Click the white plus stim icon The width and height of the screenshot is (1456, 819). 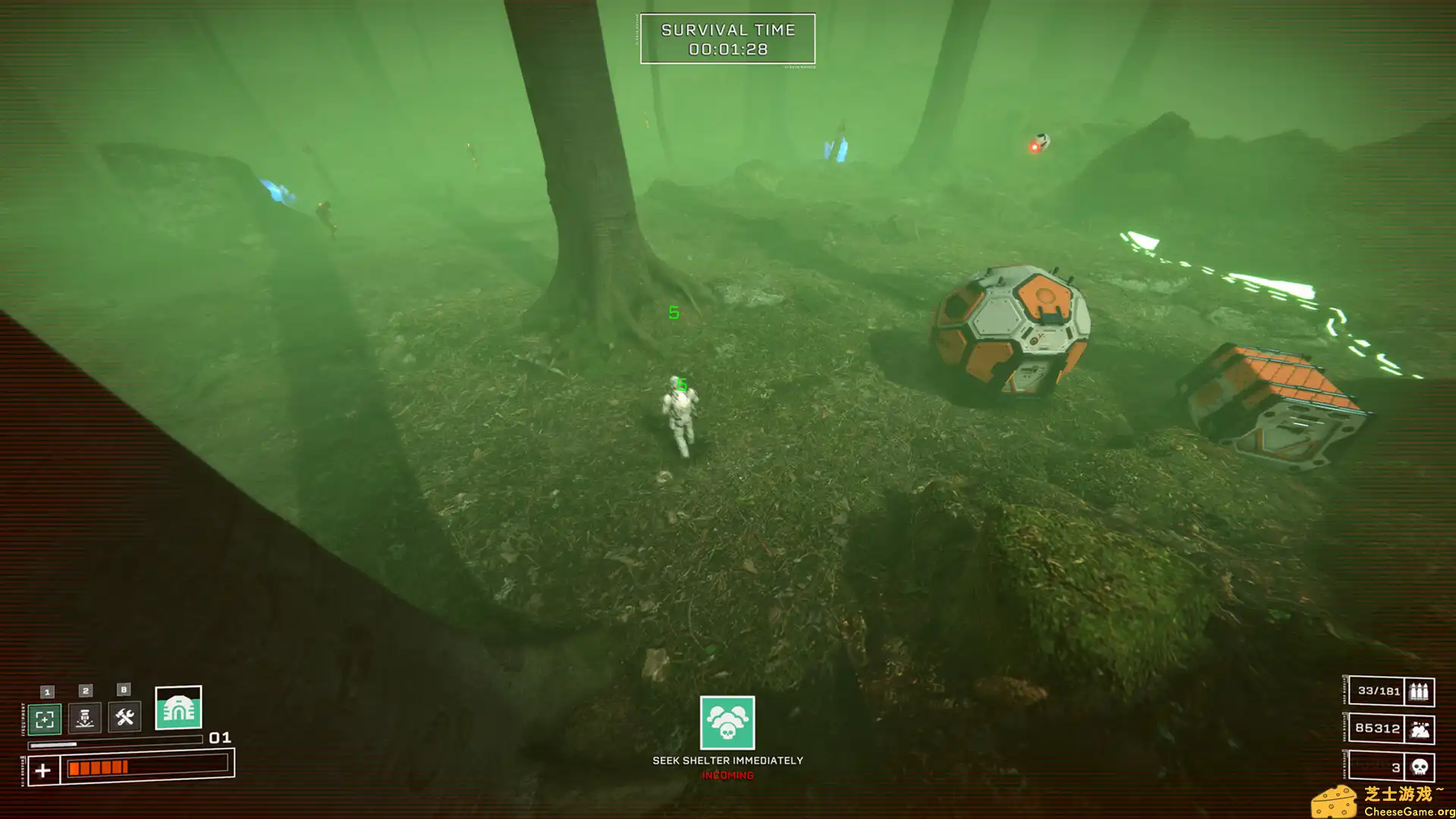44,769
